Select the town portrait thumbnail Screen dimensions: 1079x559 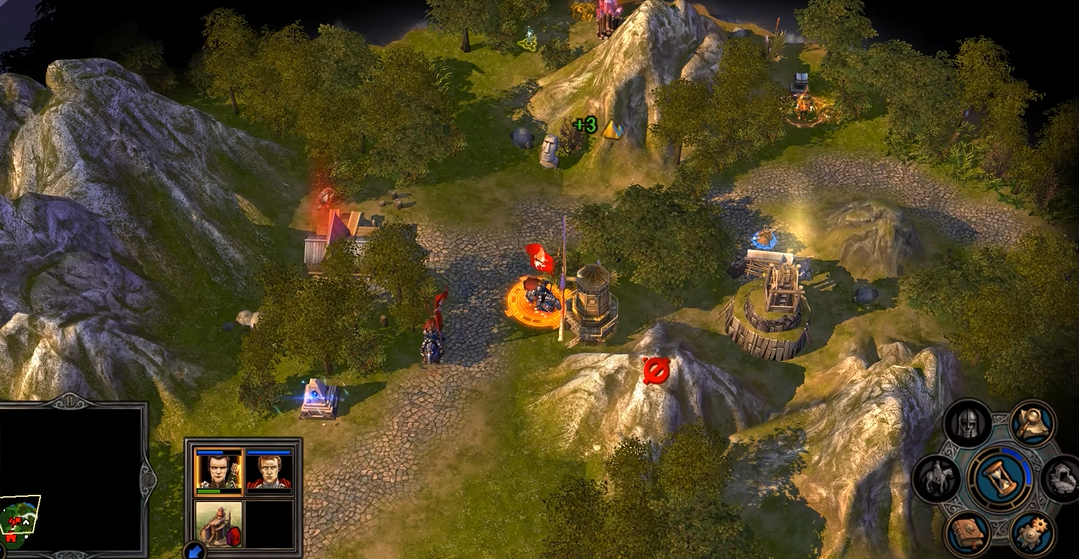[x=218, y=524]
